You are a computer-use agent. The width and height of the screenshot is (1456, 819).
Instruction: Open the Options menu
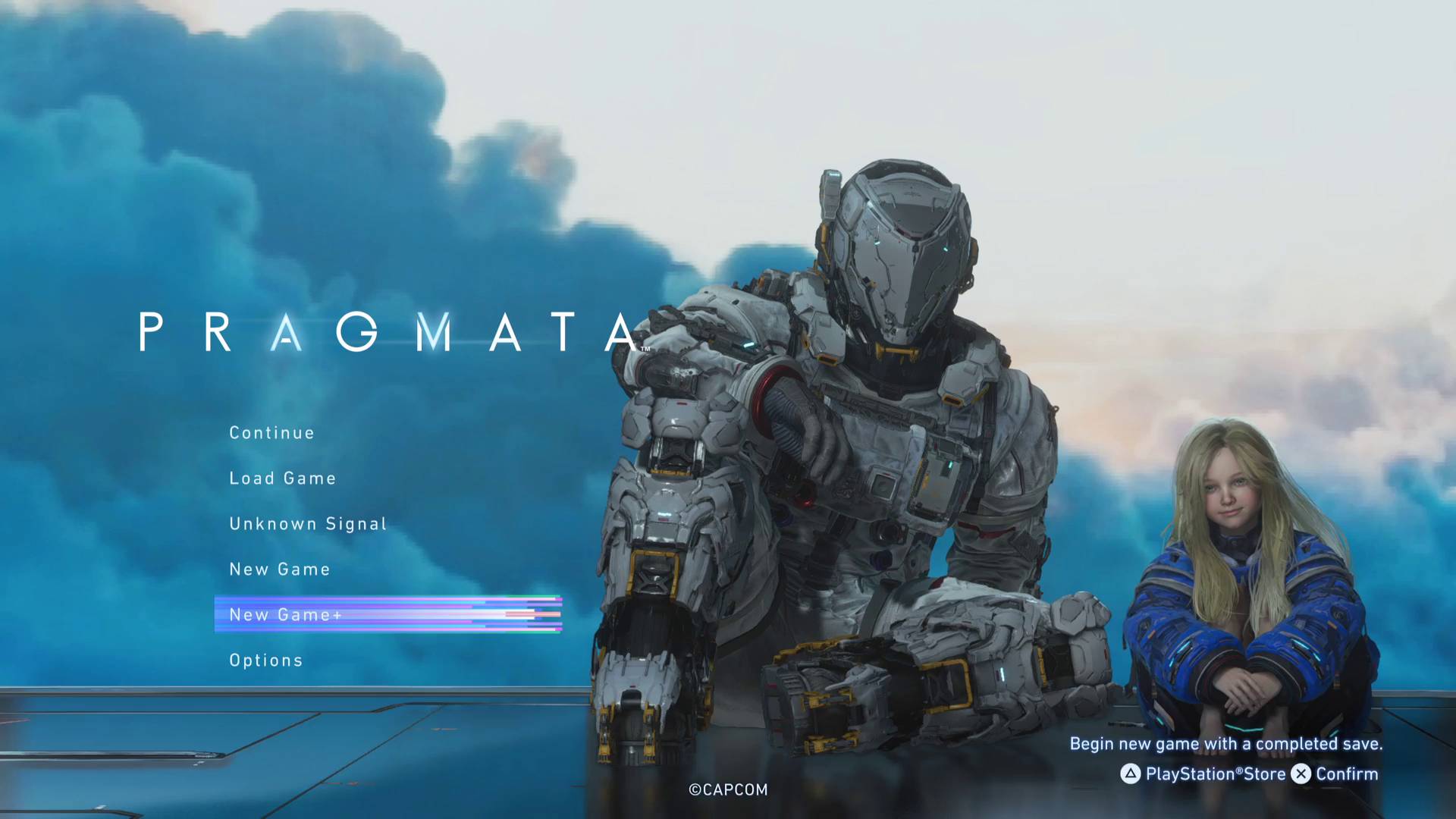click(265, 660)
